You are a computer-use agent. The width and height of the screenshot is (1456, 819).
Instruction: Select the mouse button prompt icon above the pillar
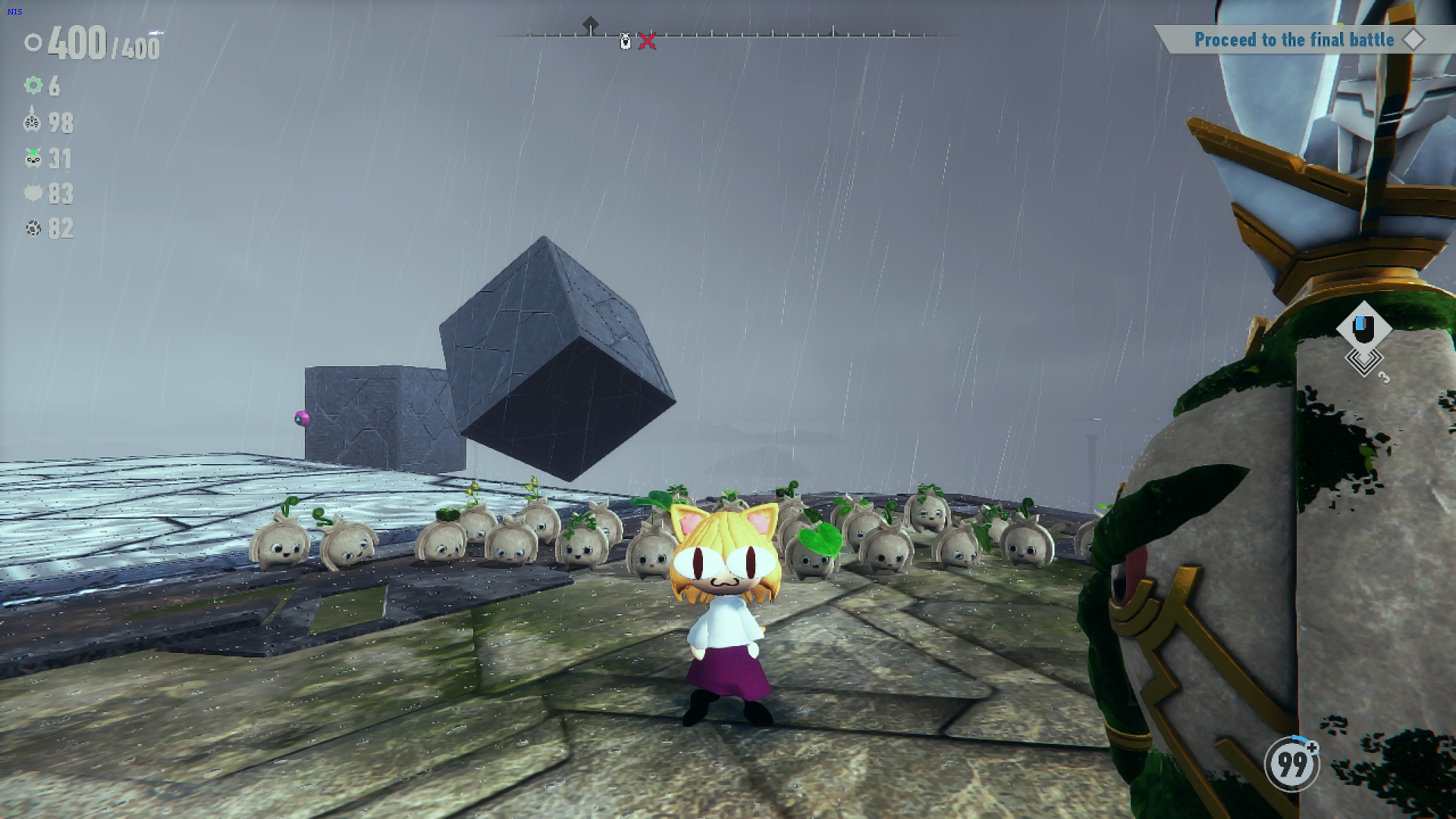coord(1365,328)
